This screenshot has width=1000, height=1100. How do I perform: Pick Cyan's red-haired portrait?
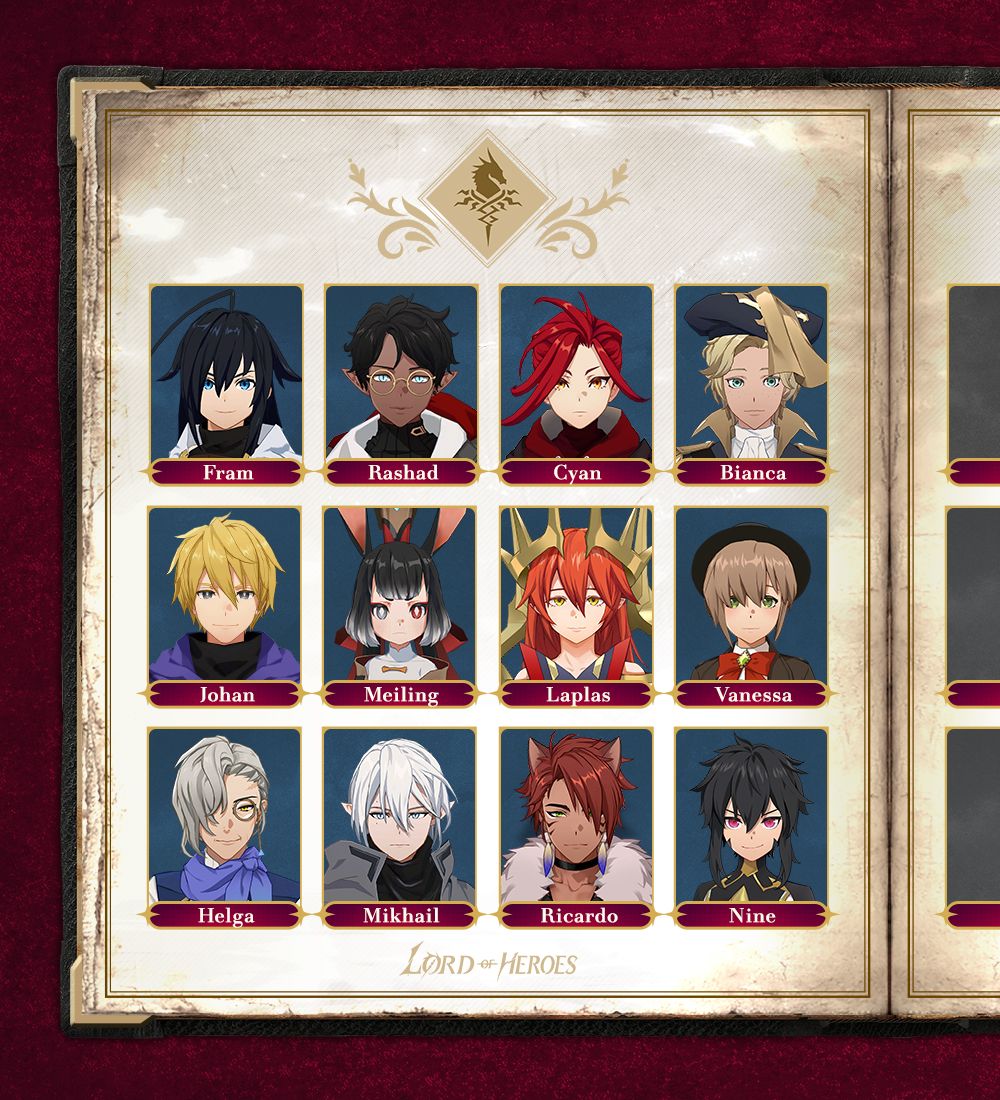577,374
